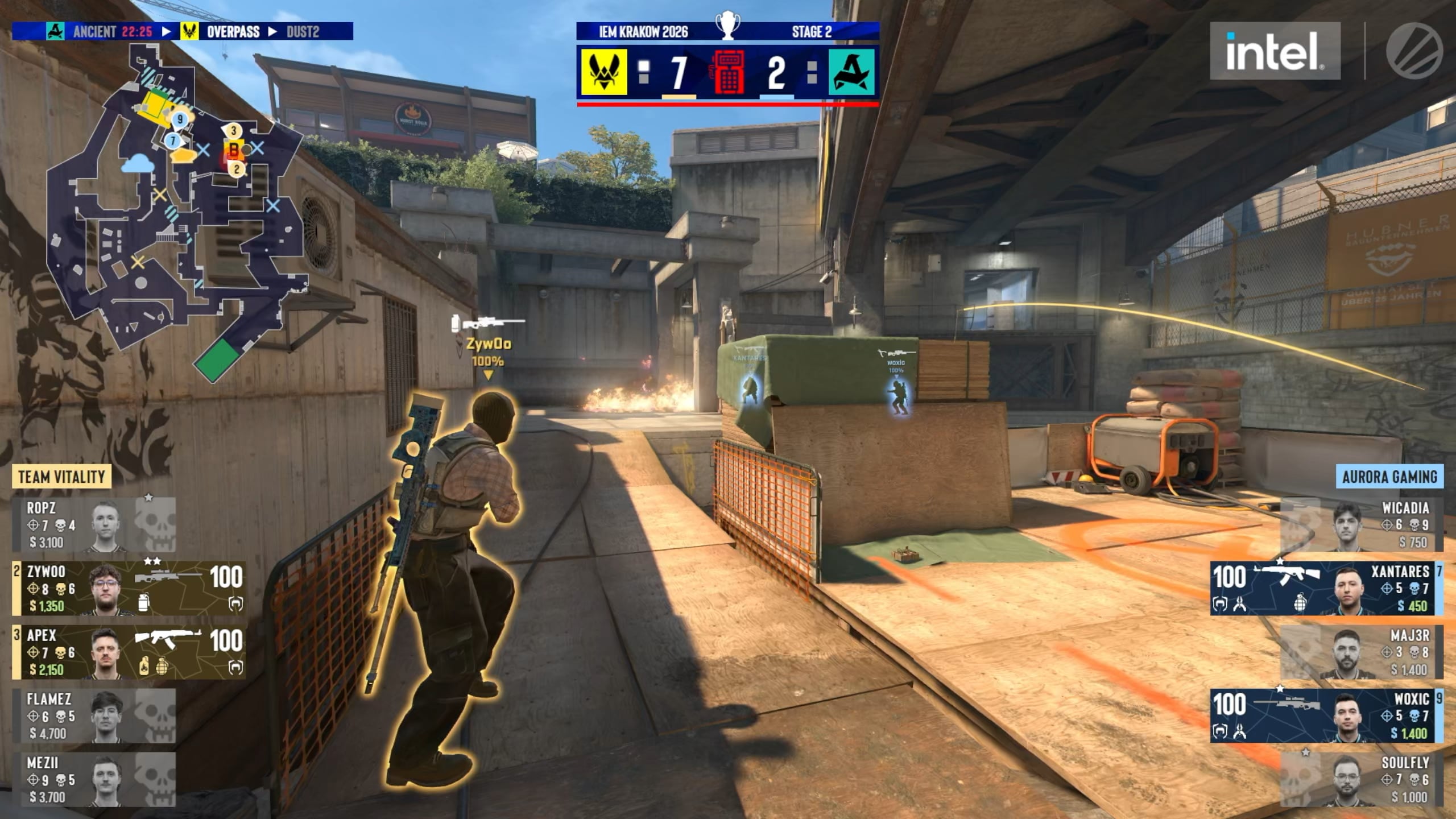Click the B bombsite marker on minimap
1456x819 pixels.
[233, 150]
